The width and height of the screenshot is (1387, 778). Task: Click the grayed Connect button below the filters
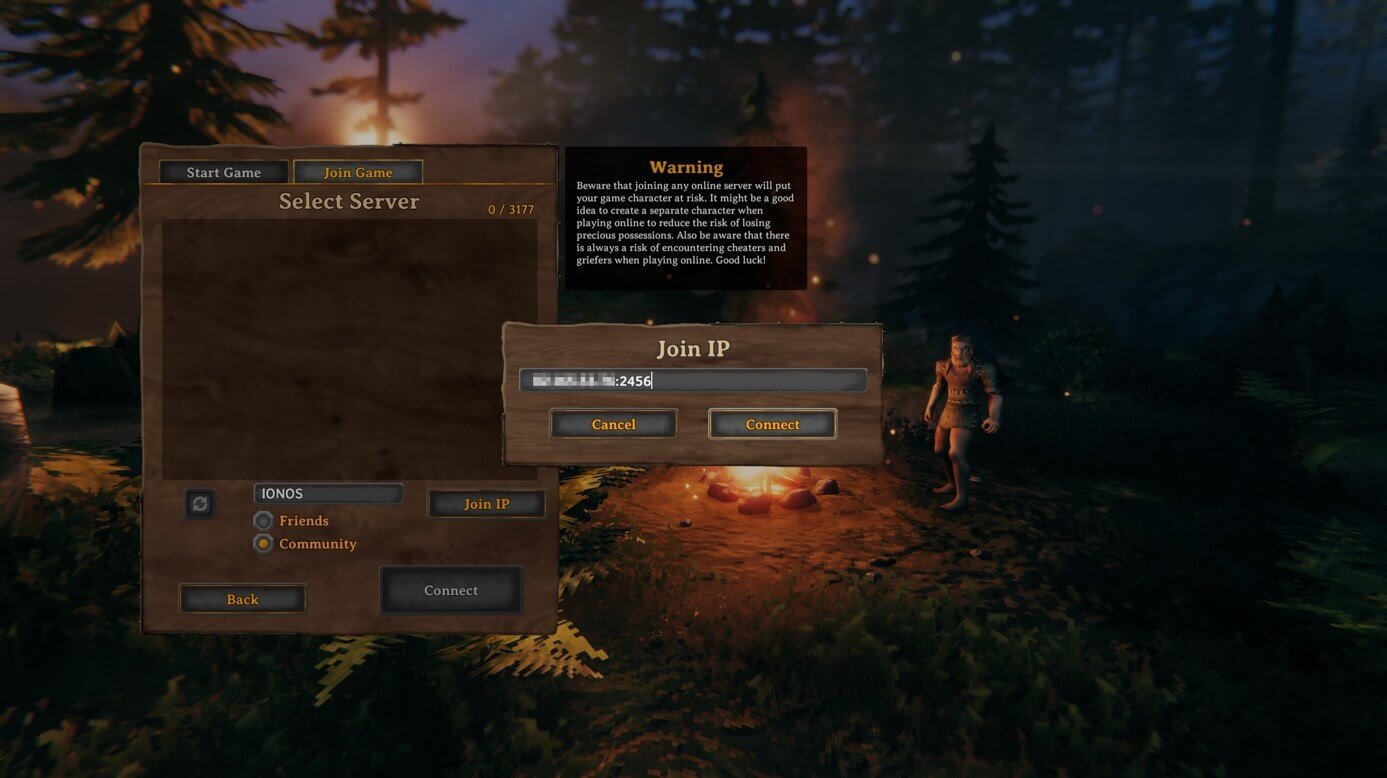(x=450, y=590)
